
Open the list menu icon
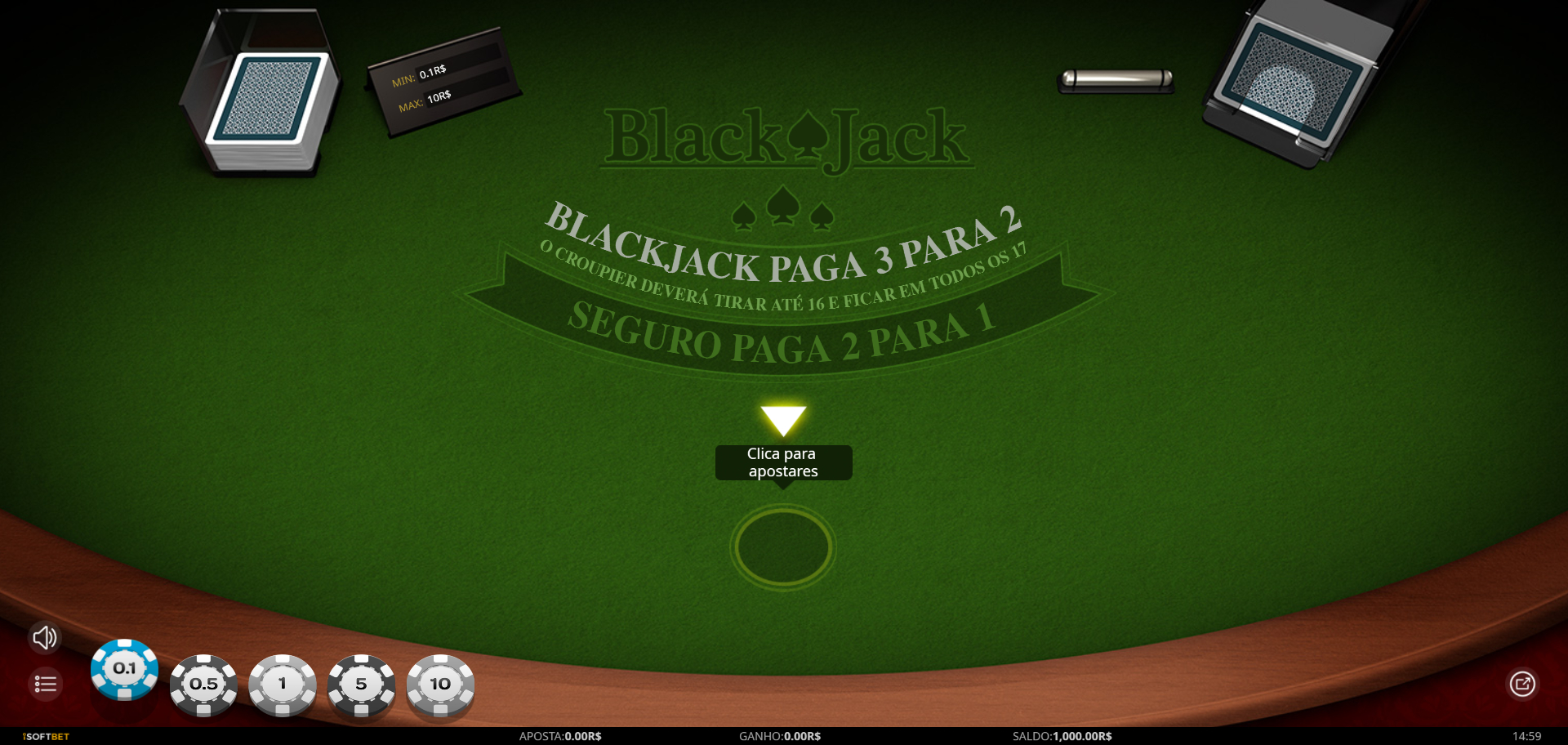[x=46, y=684]
